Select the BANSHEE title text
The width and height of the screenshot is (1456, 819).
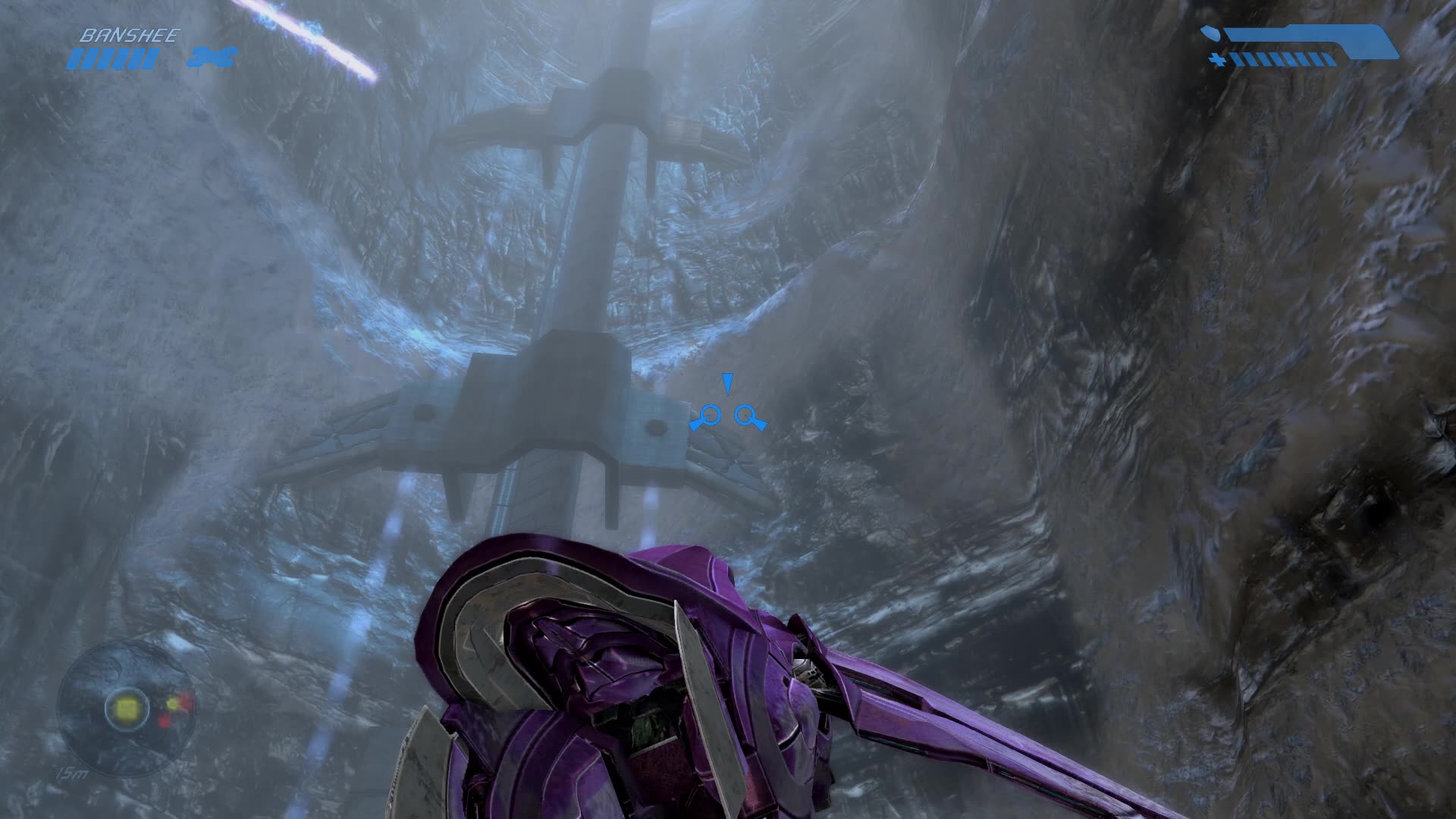[130, 33]
